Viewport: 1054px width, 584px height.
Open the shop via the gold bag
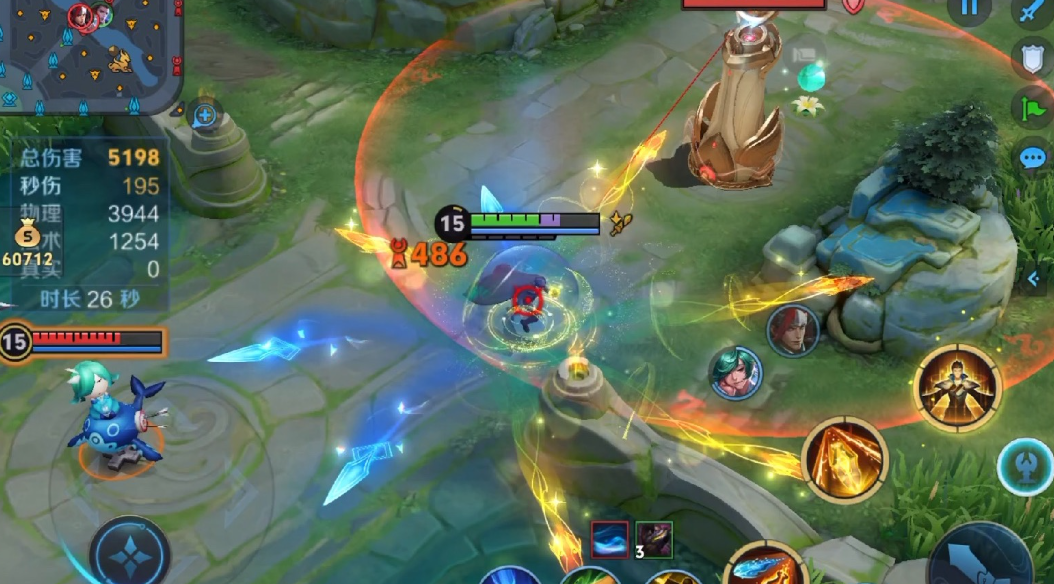coord(27,238)
